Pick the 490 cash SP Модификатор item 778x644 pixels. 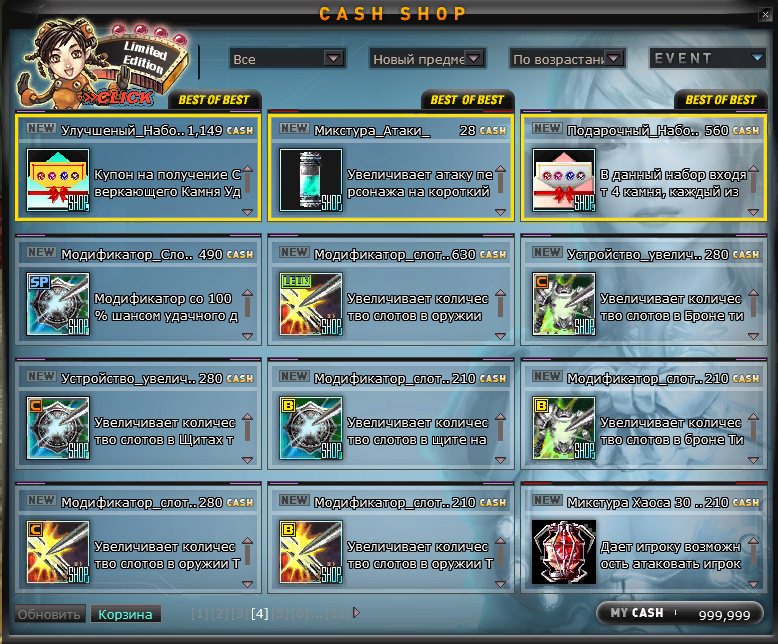coord(58,304)
